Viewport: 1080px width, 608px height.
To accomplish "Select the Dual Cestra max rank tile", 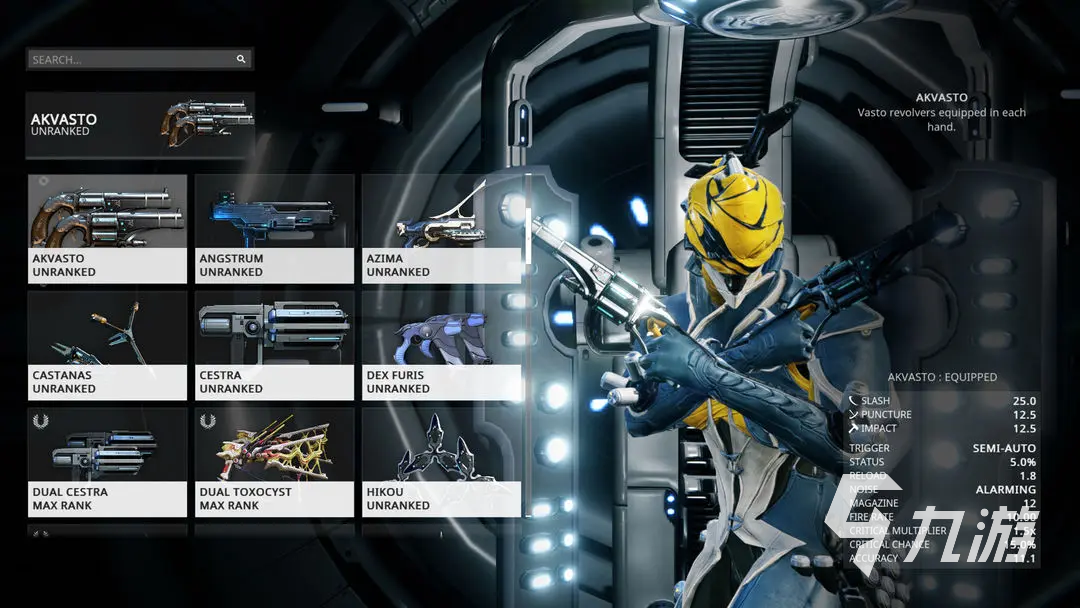I will (108, 462).
